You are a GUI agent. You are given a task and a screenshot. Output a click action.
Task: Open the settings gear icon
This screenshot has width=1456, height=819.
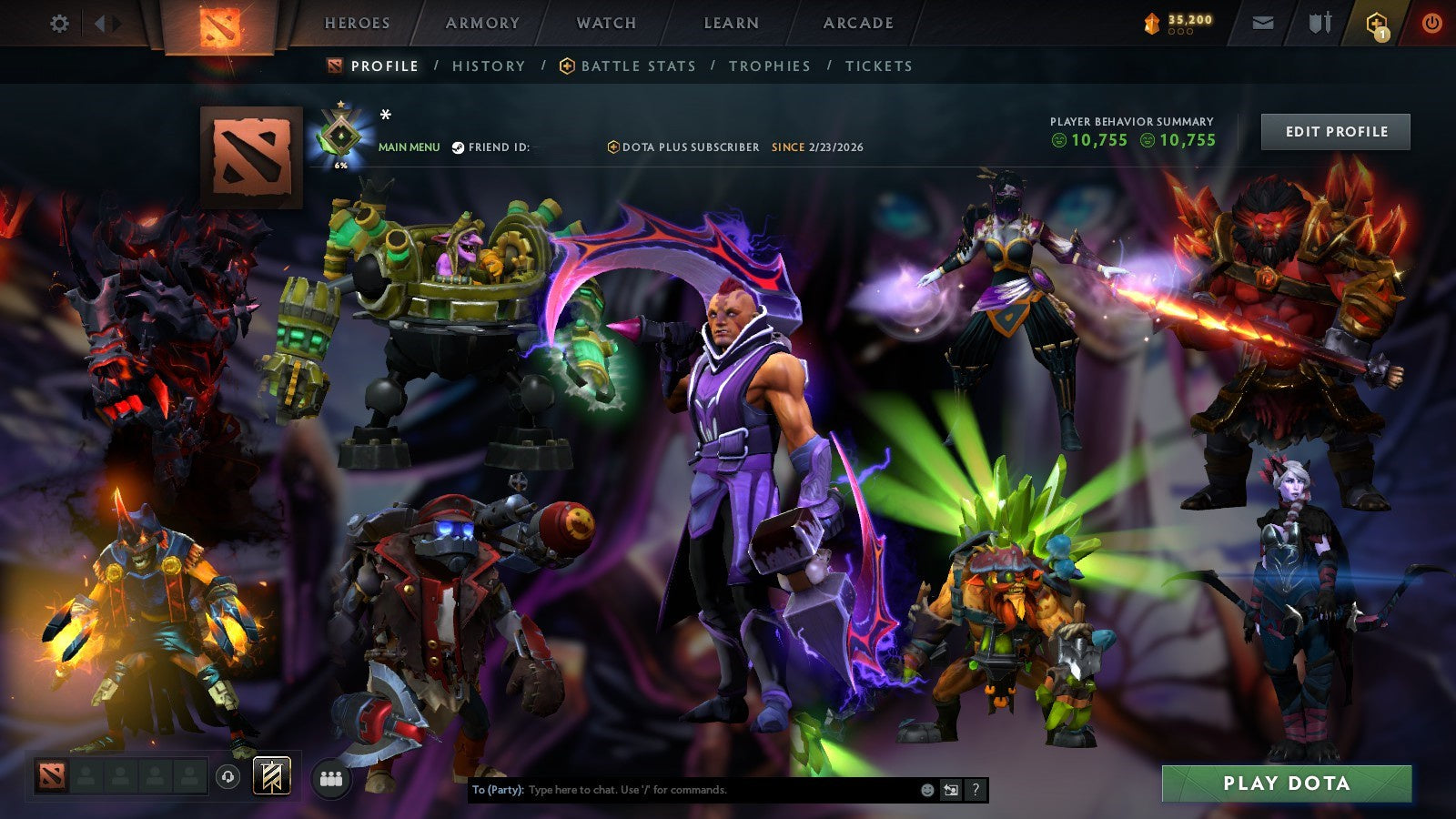click(x=60, y=24)
